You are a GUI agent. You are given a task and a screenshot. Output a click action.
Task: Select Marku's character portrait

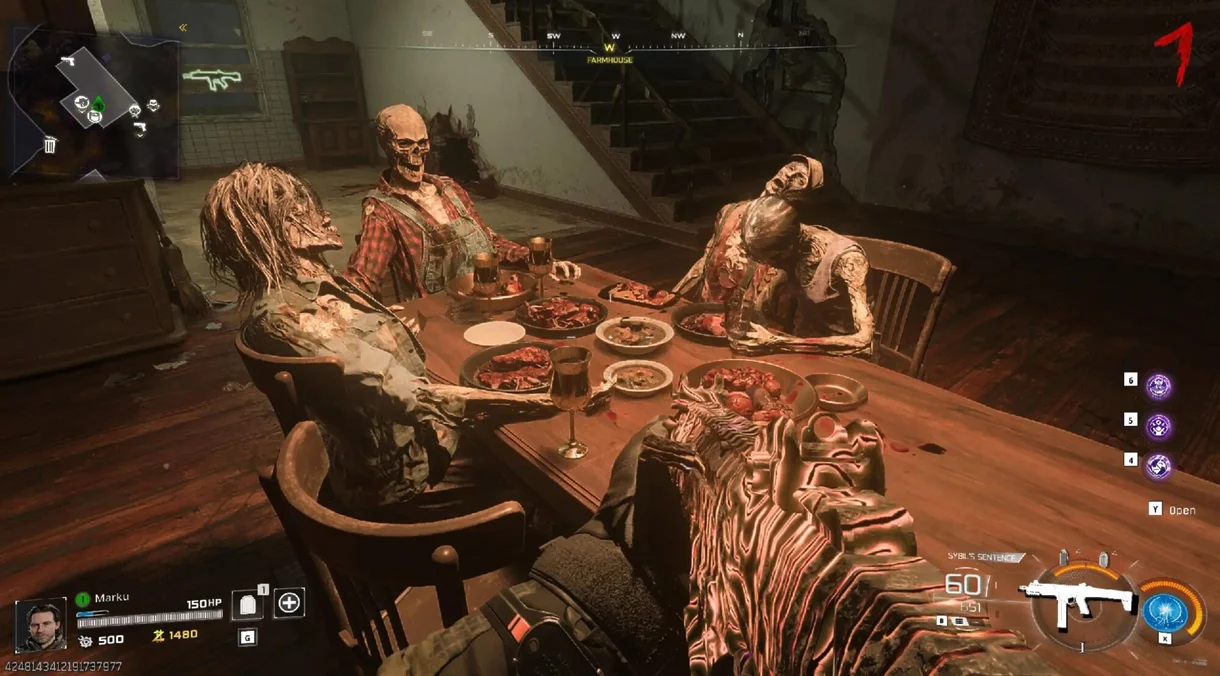click(40, 624)
